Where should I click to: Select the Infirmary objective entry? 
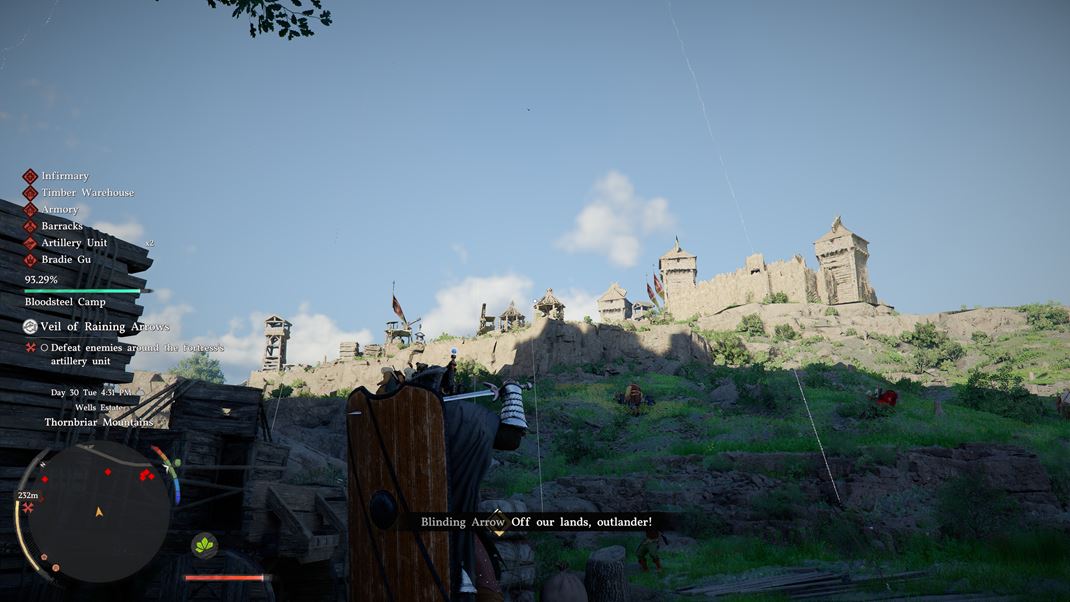(x=64, y=176)
